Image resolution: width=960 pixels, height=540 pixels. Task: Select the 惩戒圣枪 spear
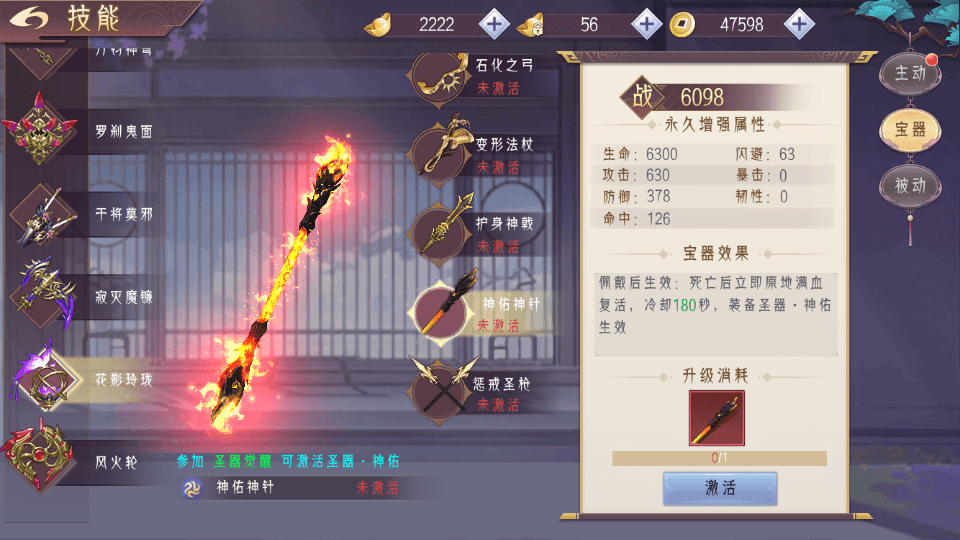click(x=480, y=391)
